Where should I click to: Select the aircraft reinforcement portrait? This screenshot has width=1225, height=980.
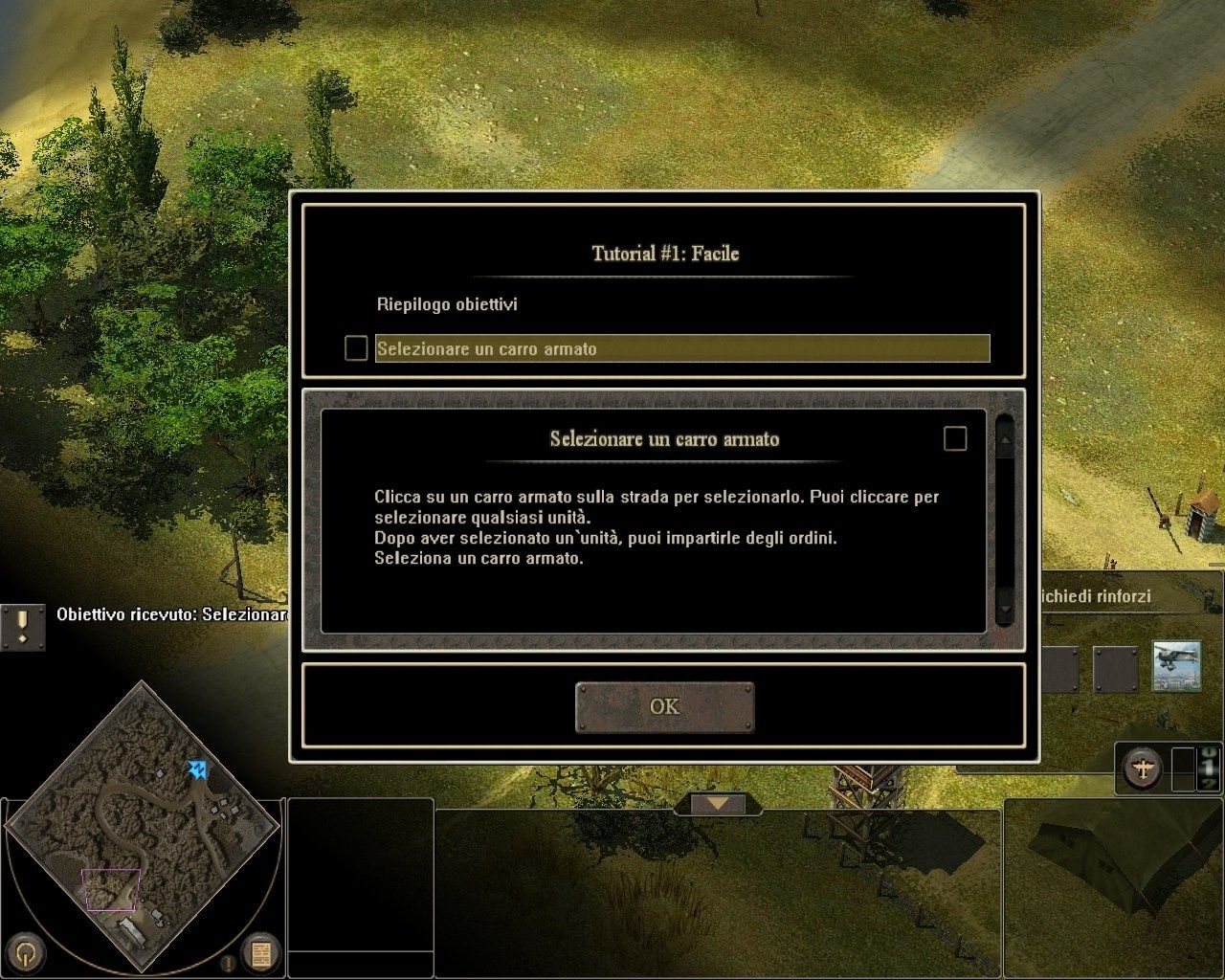(1176, 665)
